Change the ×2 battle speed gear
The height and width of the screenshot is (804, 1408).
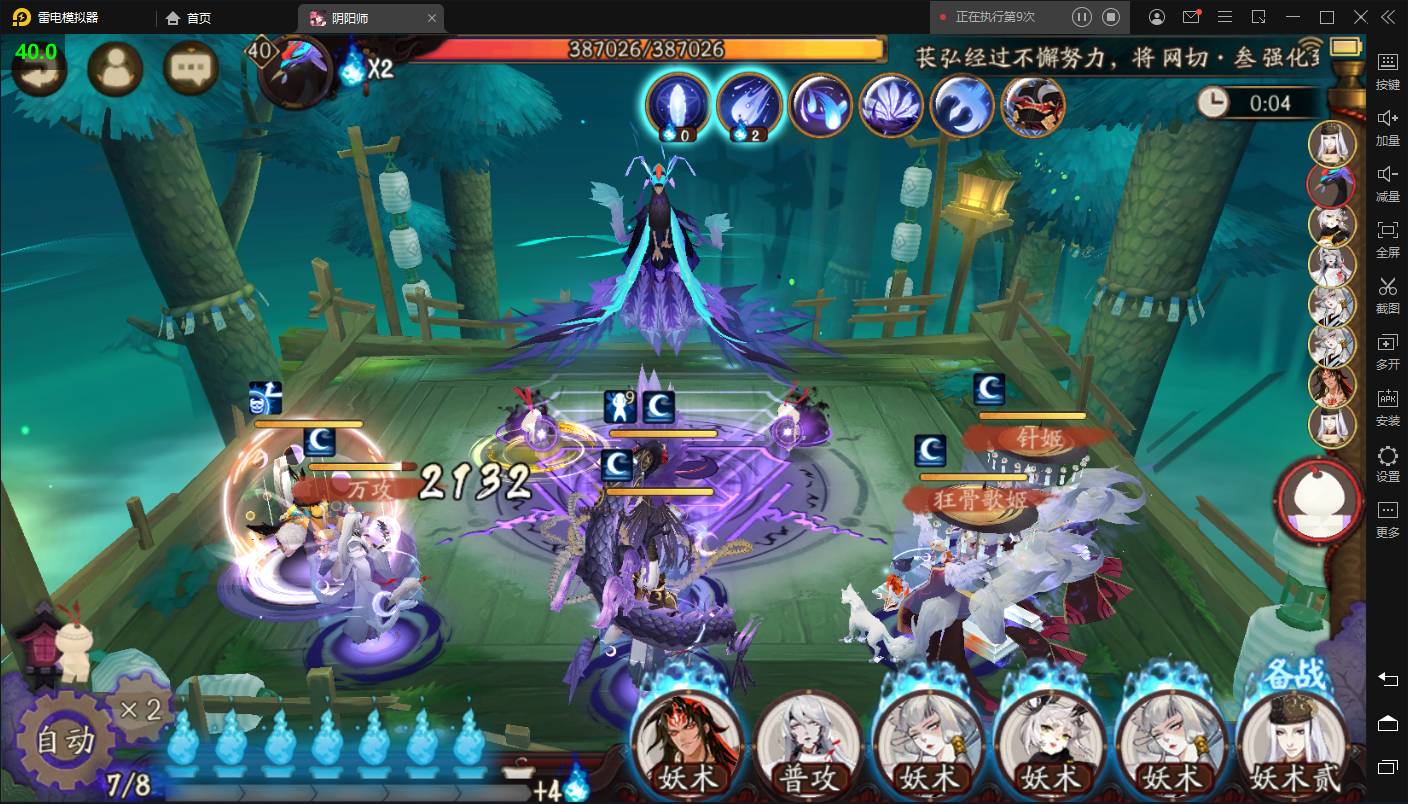coord(140,710)
